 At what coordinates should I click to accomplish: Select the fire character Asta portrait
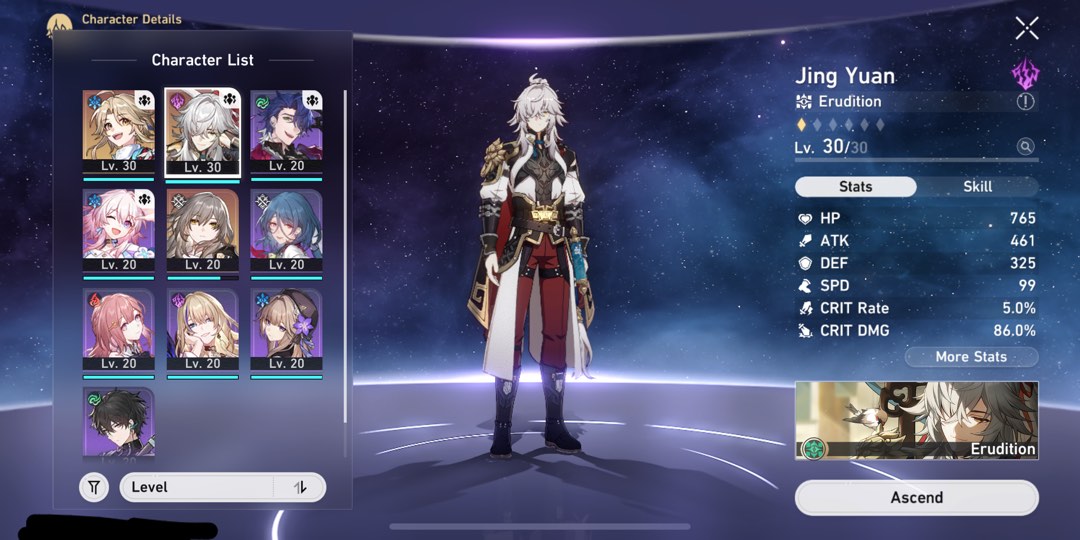tap(118, 329)
